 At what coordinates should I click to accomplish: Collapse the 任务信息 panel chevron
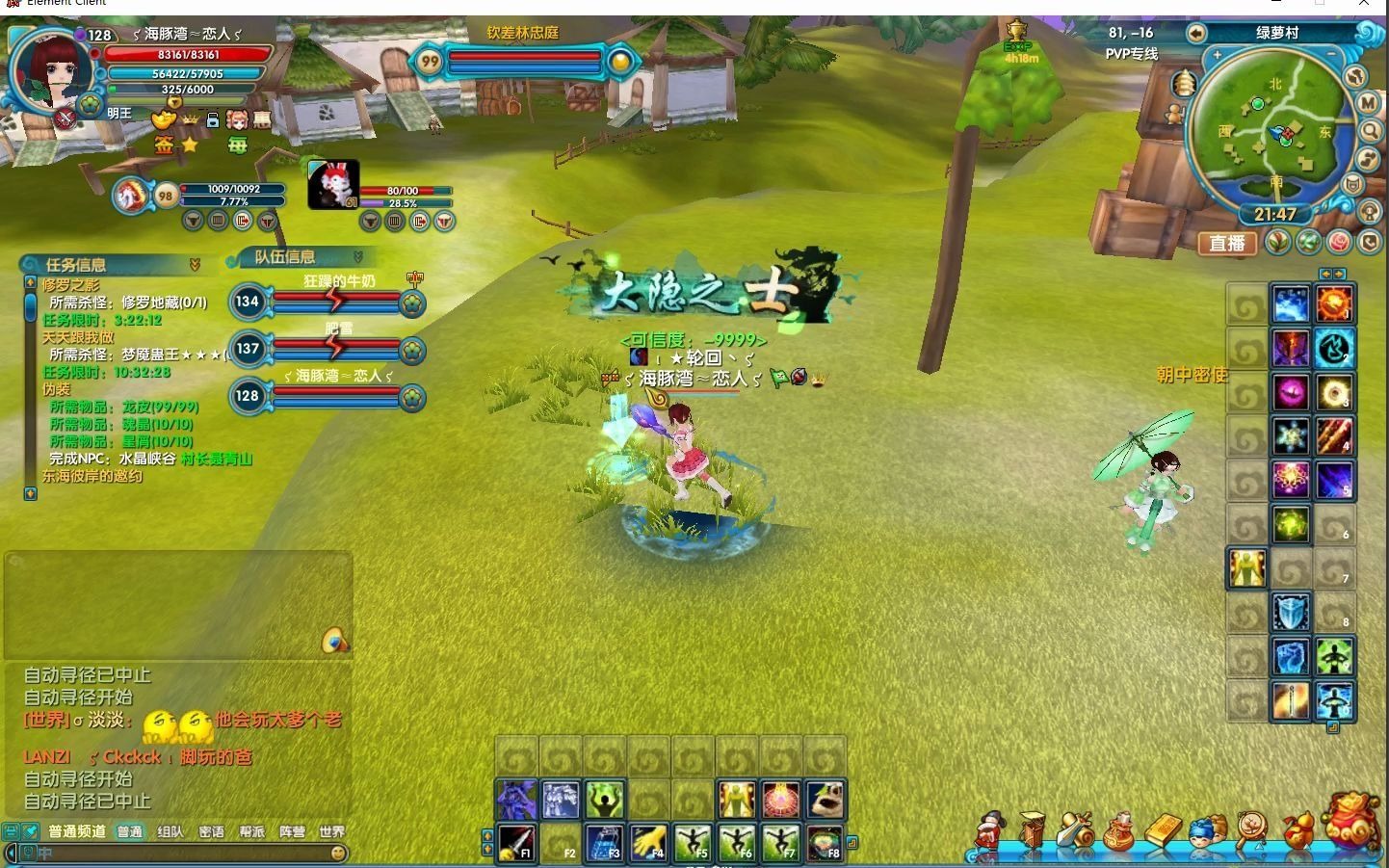(197, 263)
